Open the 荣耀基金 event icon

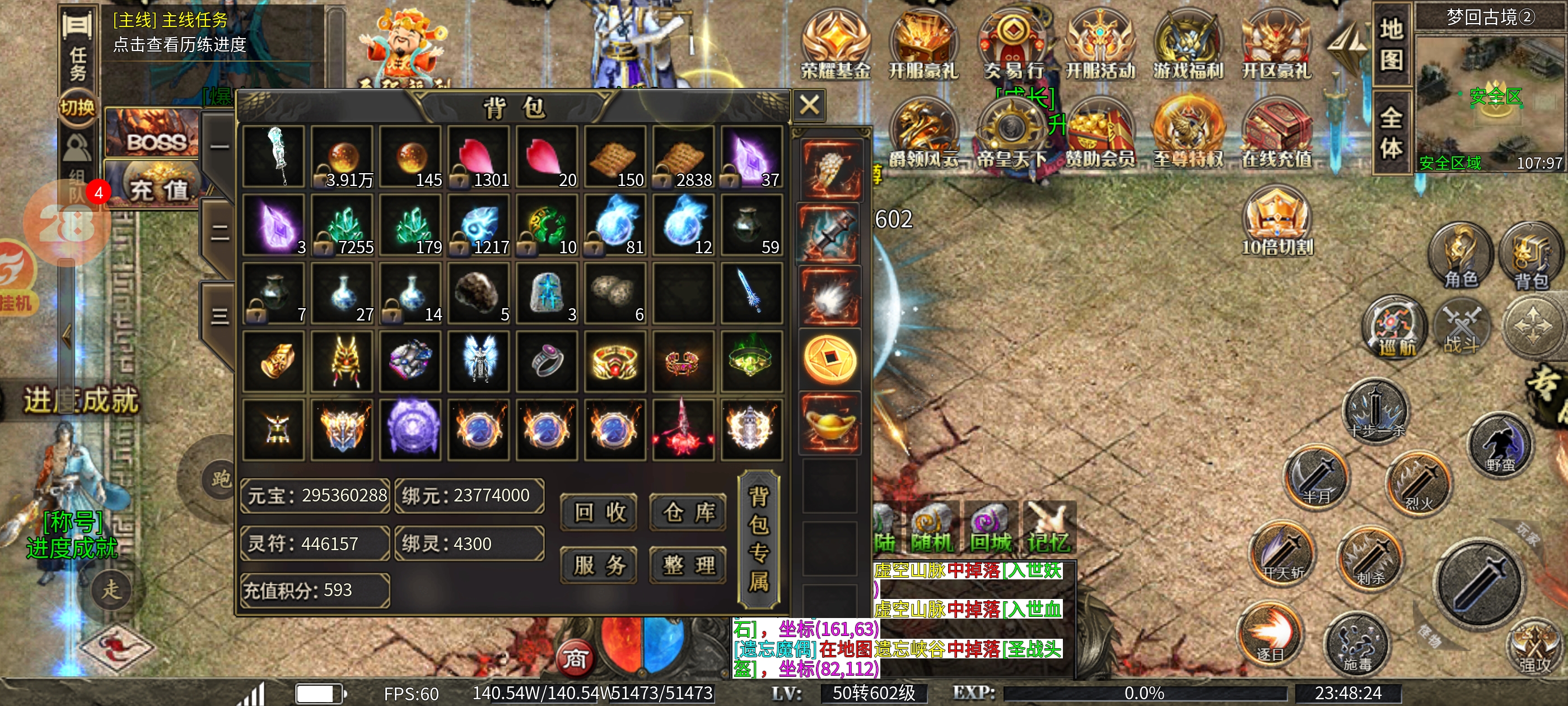pos(836,46)
